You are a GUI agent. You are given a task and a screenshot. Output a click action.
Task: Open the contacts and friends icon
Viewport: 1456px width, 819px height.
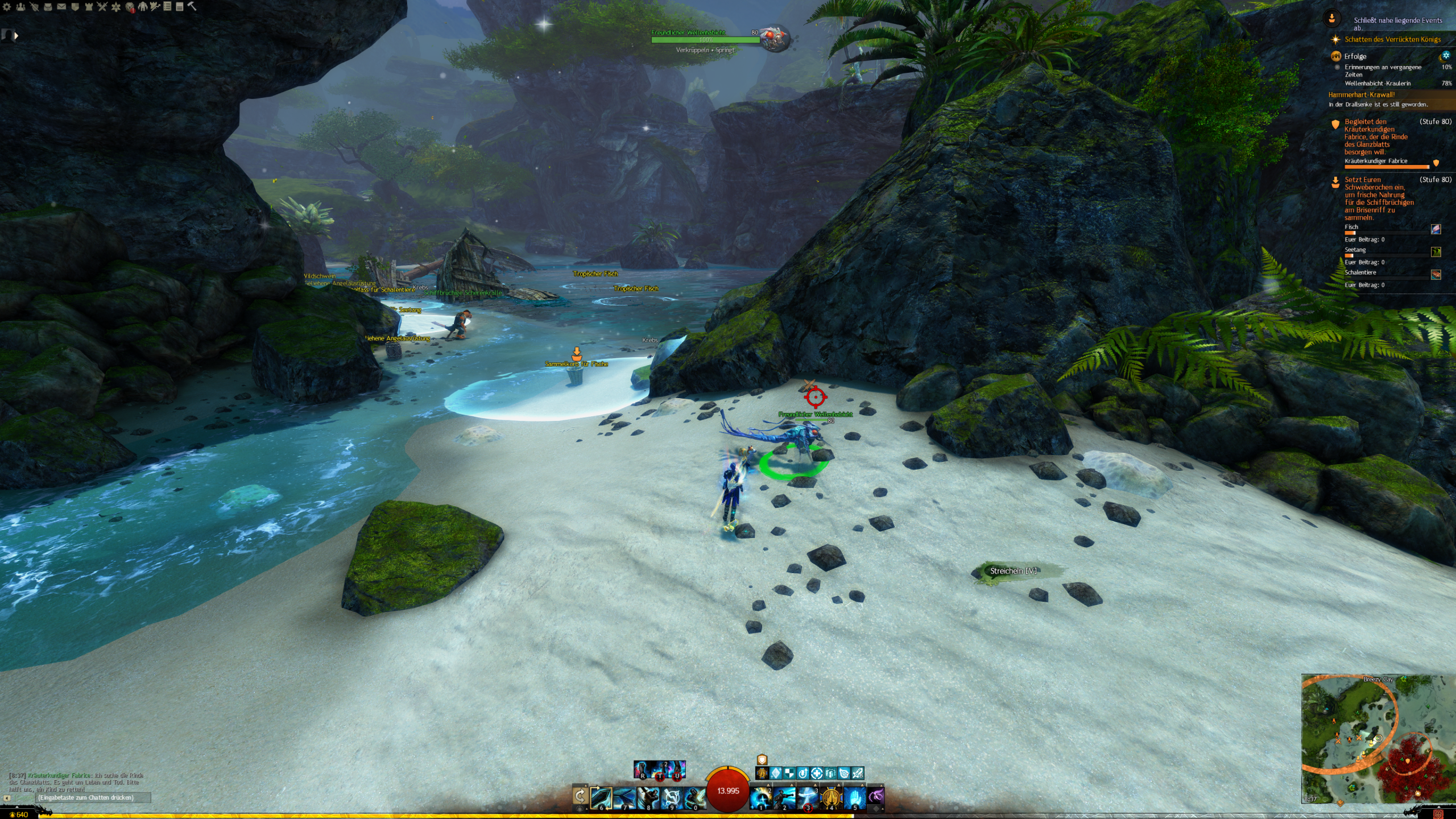point(20,7)
